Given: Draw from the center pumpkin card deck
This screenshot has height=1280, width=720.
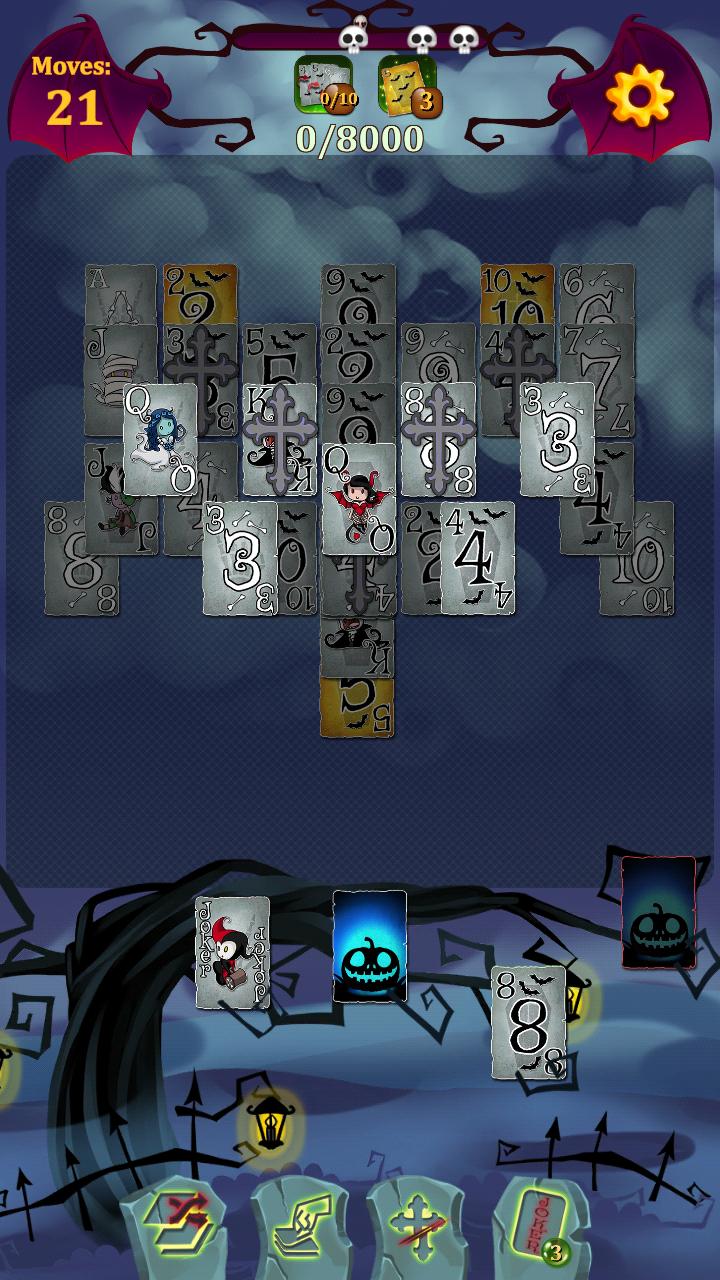Looking at the screenshot, I should (x=370, y=946).
